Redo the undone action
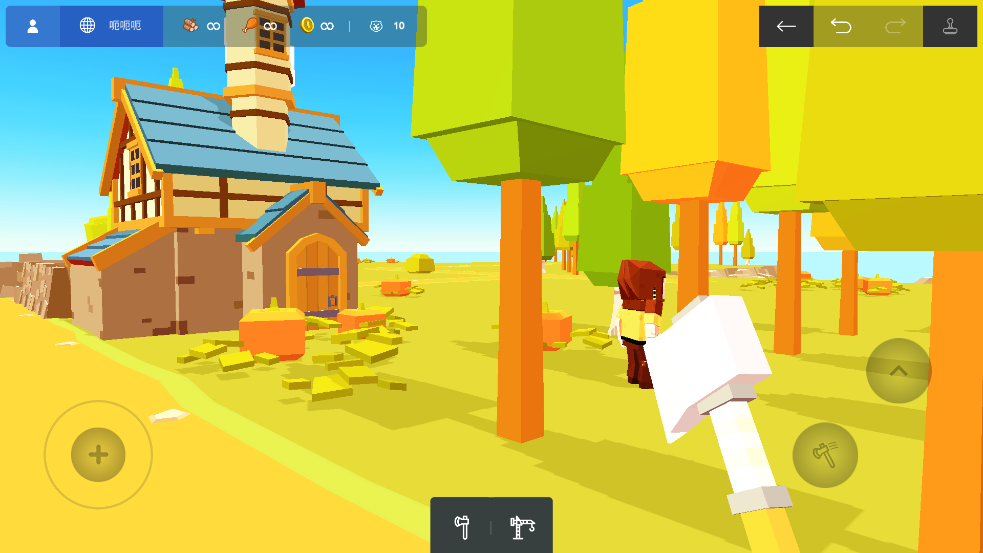 [x=895, y=26]
